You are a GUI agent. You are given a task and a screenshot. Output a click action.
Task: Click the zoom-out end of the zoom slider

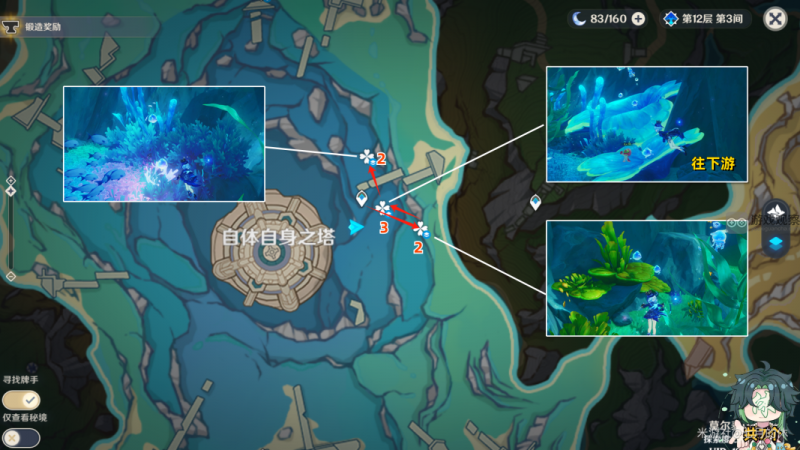(11, 275)
